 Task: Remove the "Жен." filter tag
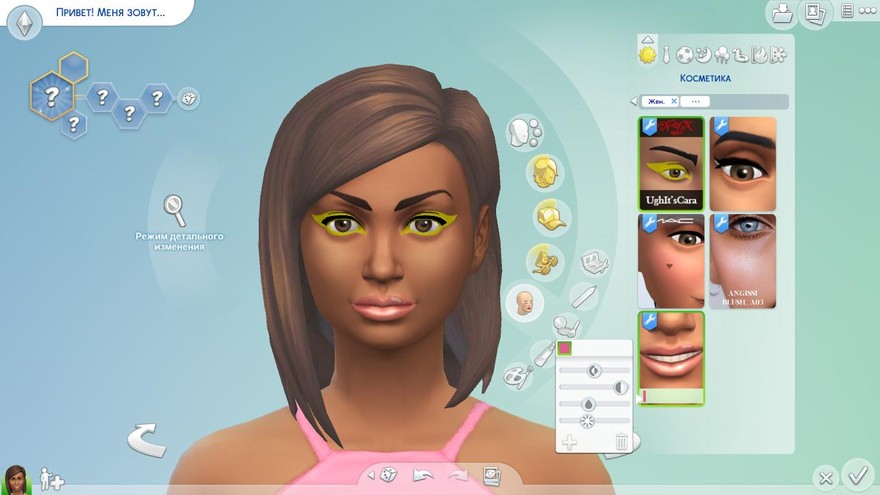coord(674,101)
